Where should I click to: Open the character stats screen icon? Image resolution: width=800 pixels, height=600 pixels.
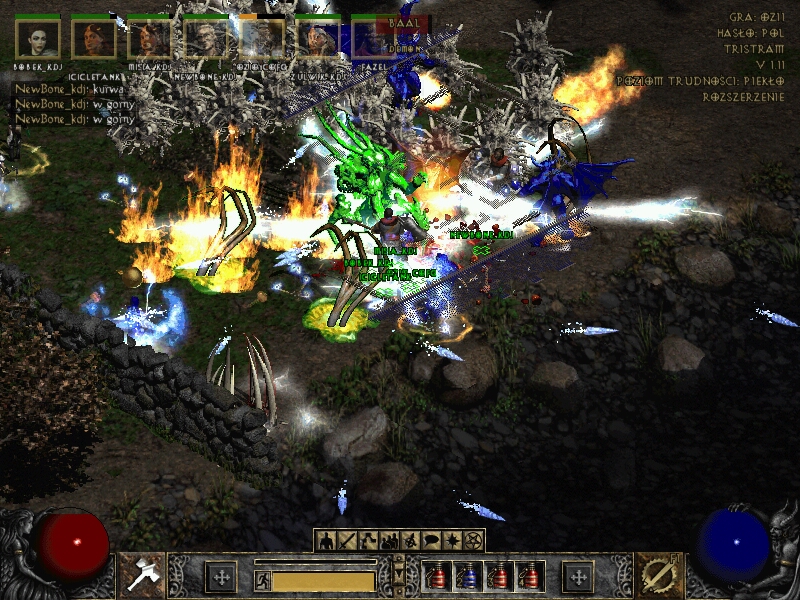[326, 541]
